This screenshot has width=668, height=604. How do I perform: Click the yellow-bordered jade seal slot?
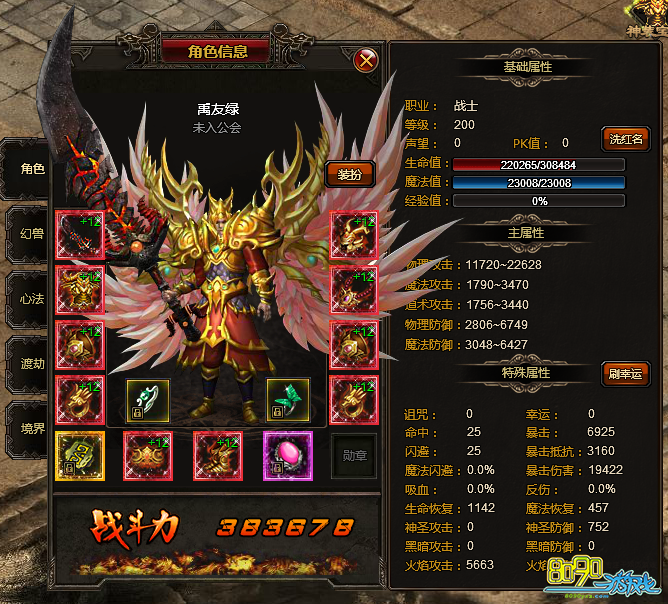[80, 455]
